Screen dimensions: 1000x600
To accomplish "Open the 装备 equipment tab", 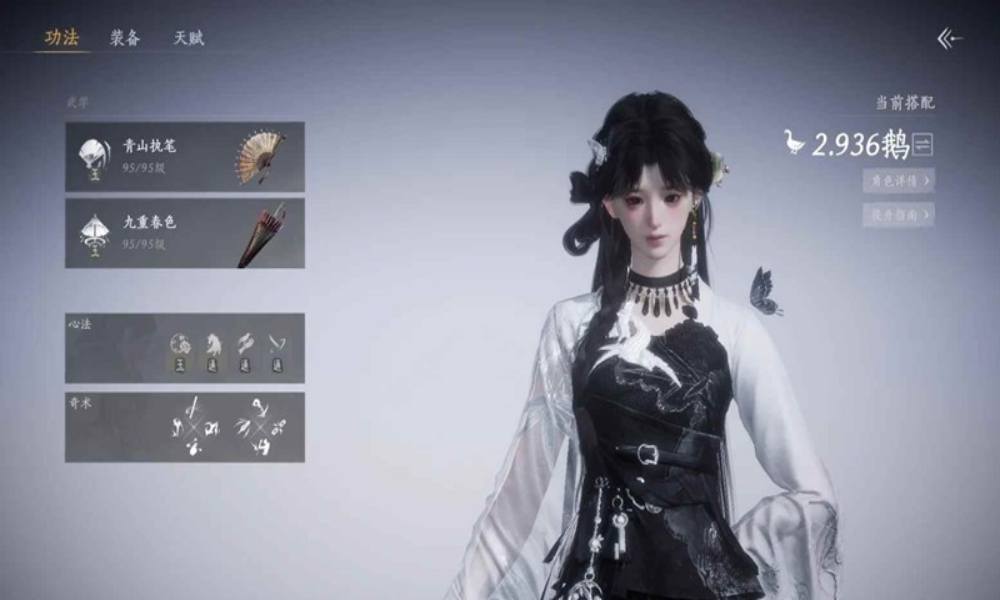I will point(125,38).
